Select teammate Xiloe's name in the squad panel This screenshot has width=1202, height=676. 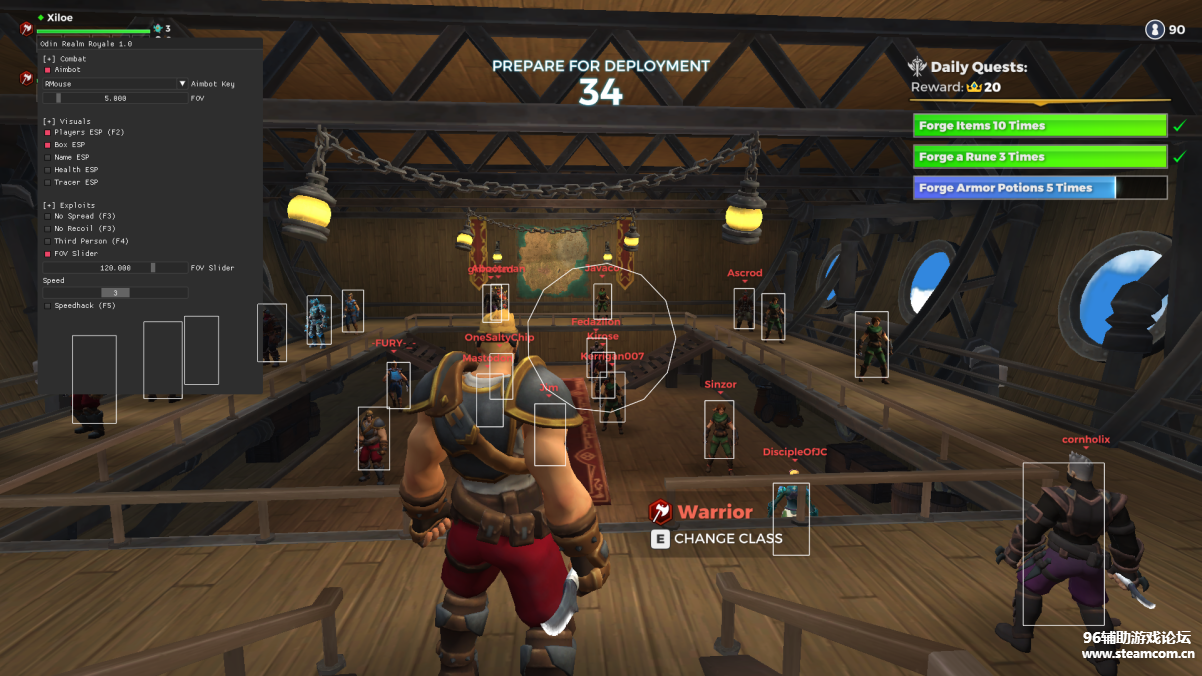[60, 18]
